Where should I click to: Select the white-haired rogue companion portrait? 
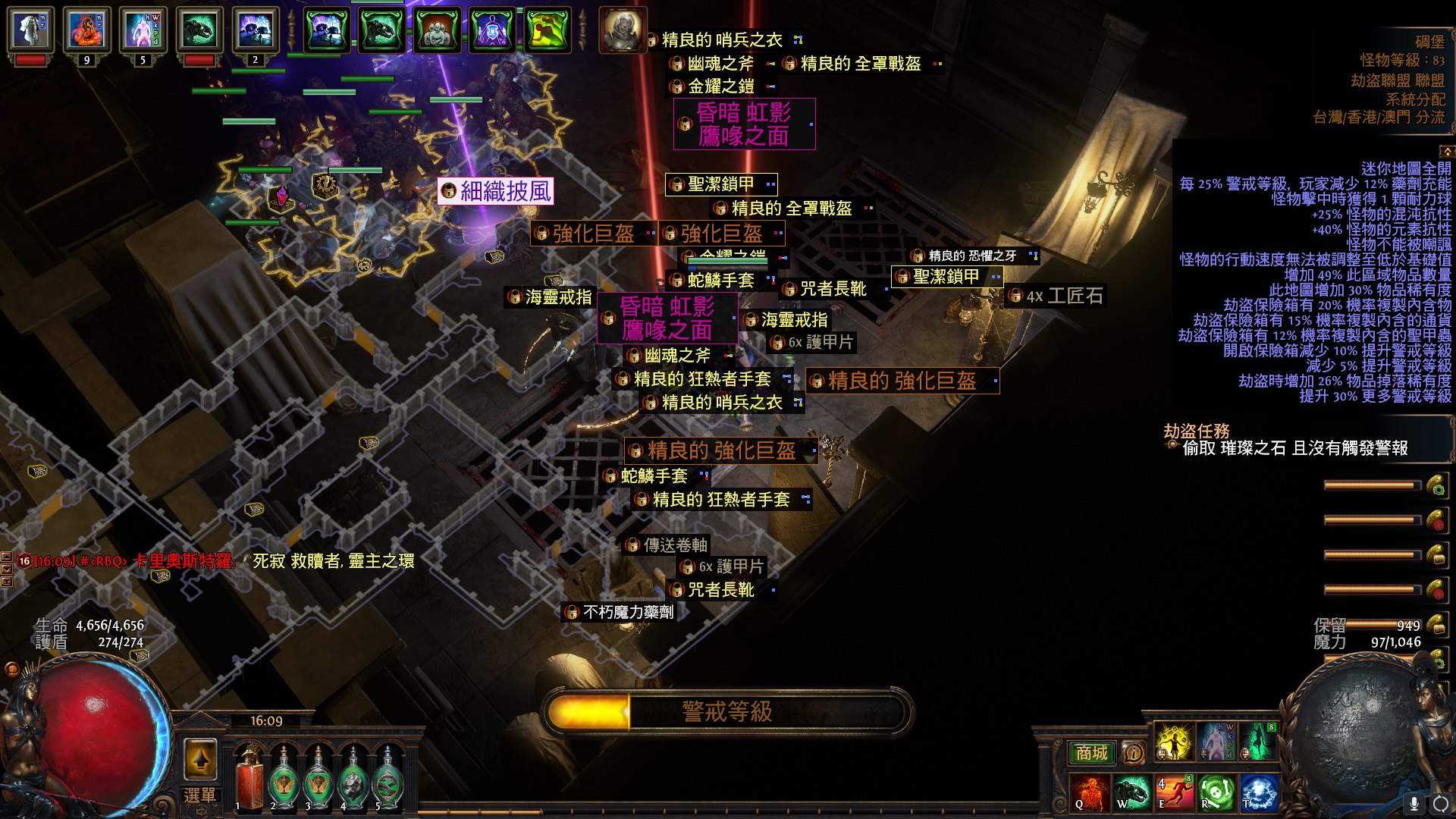tap(623, 30)
